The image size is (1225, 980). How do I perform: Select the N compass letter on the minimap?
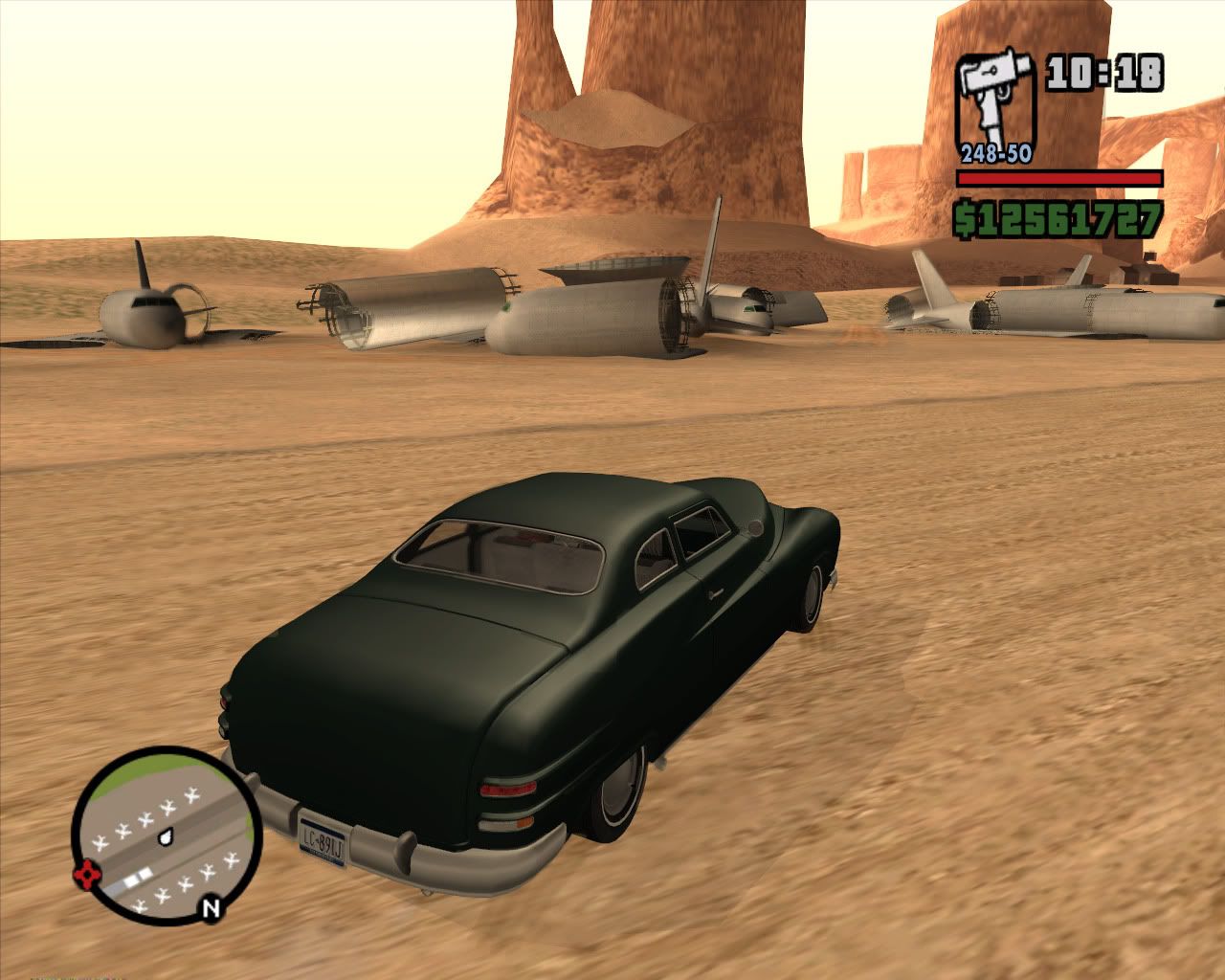(212, 905)
